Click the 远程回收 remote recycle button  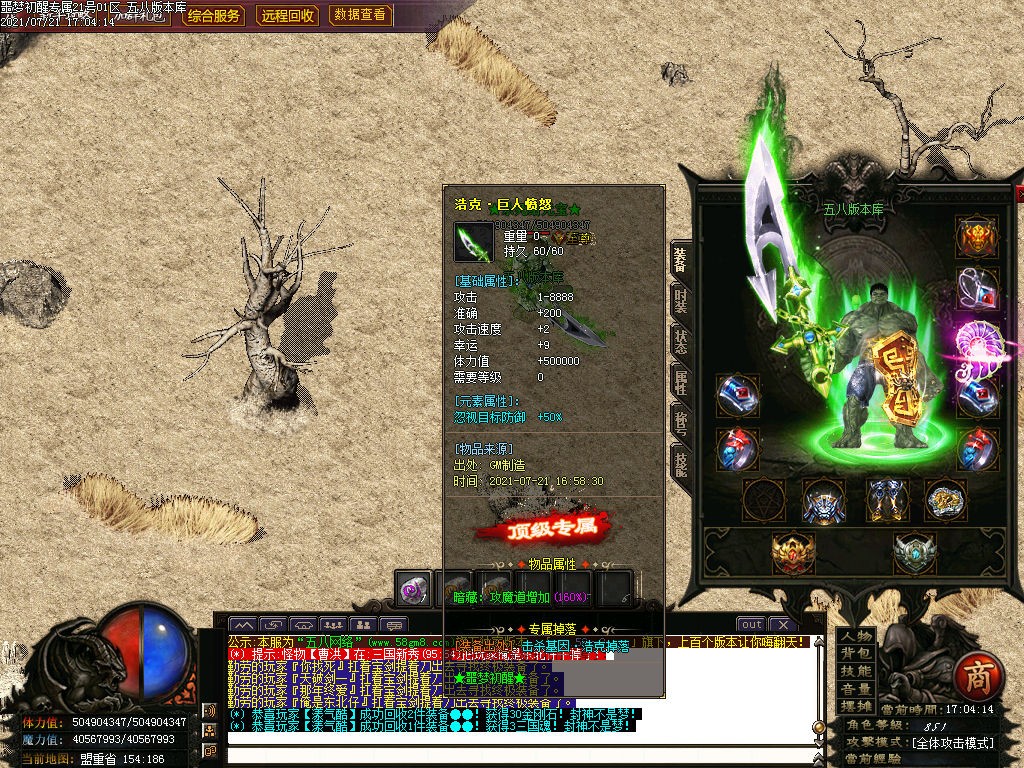point(288,15)
